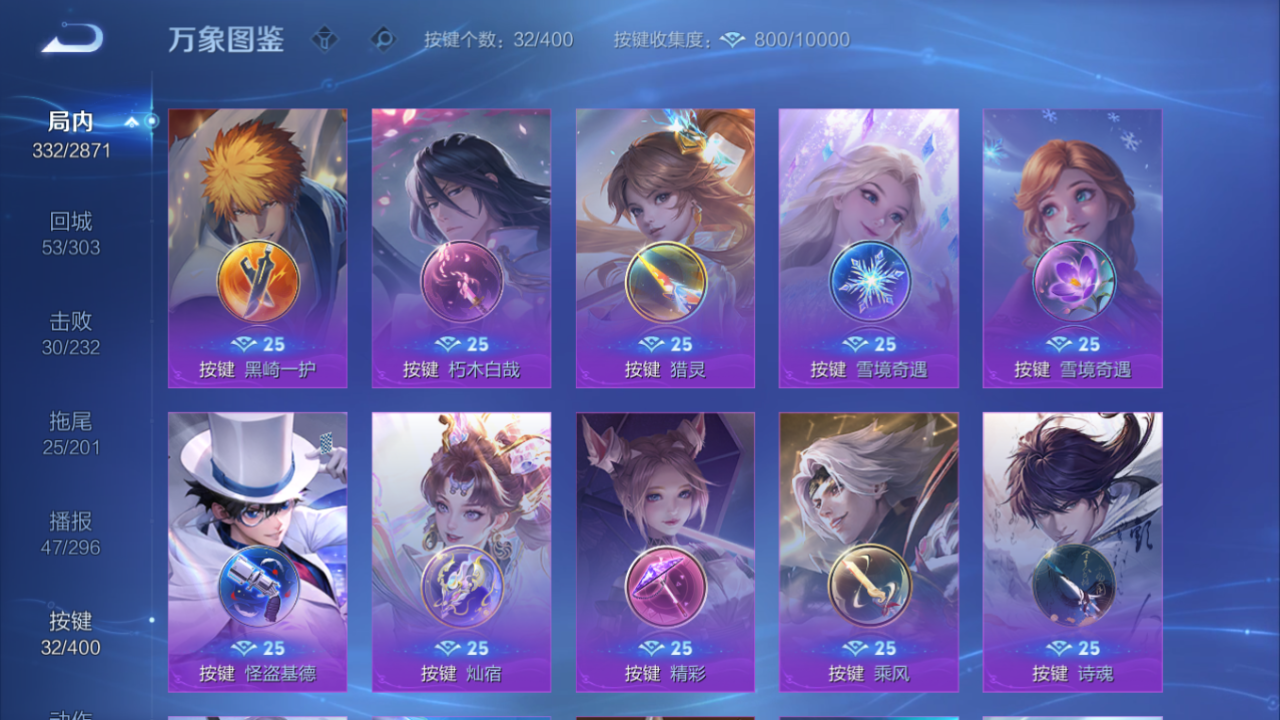Screen dimensions: 1280x720
Task: Open the 灿宿 card
Action: pyautogui.click(x=460, y=550)
